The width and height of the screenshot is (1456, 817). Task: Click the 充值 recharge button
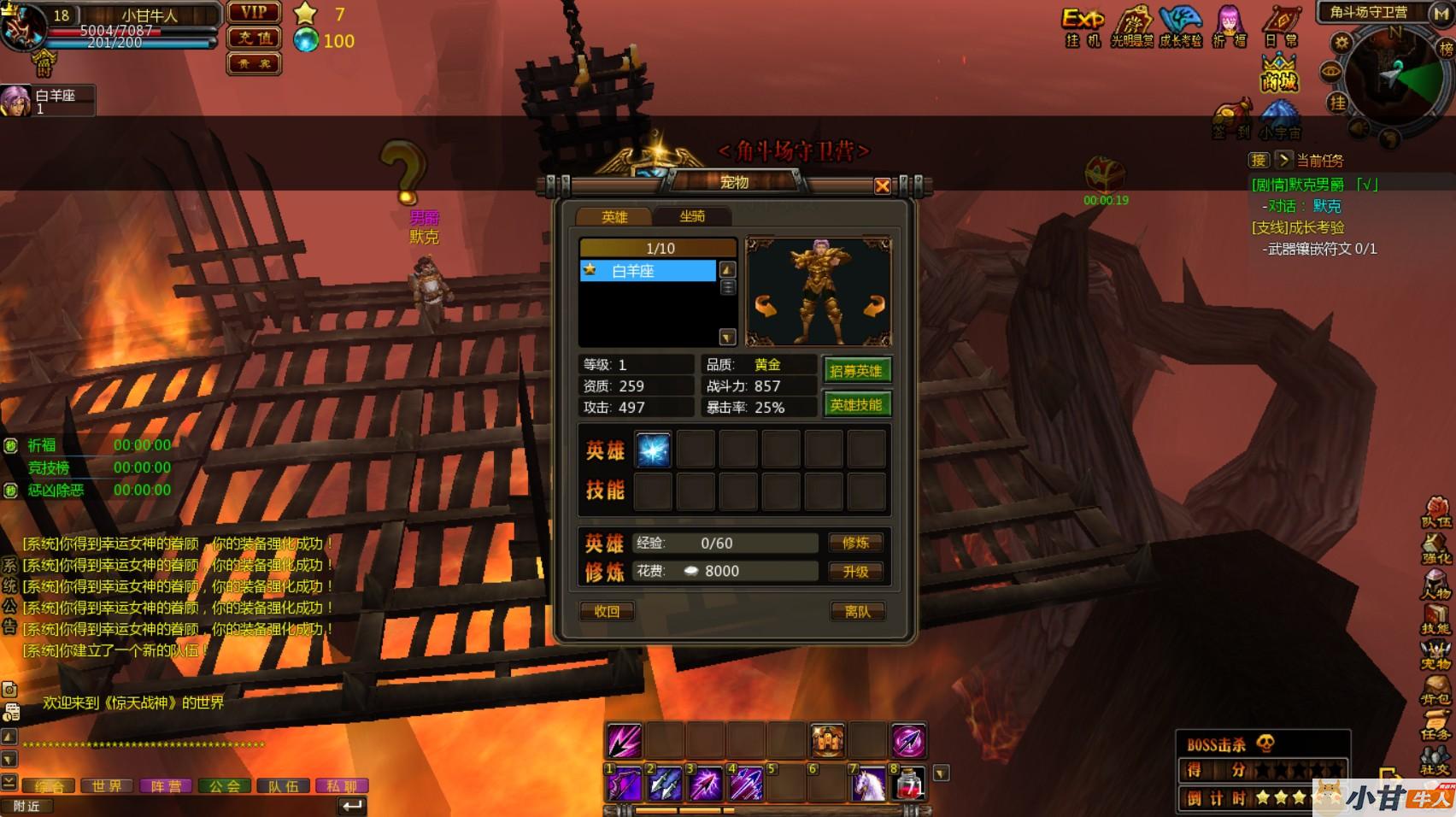point(254,38)
